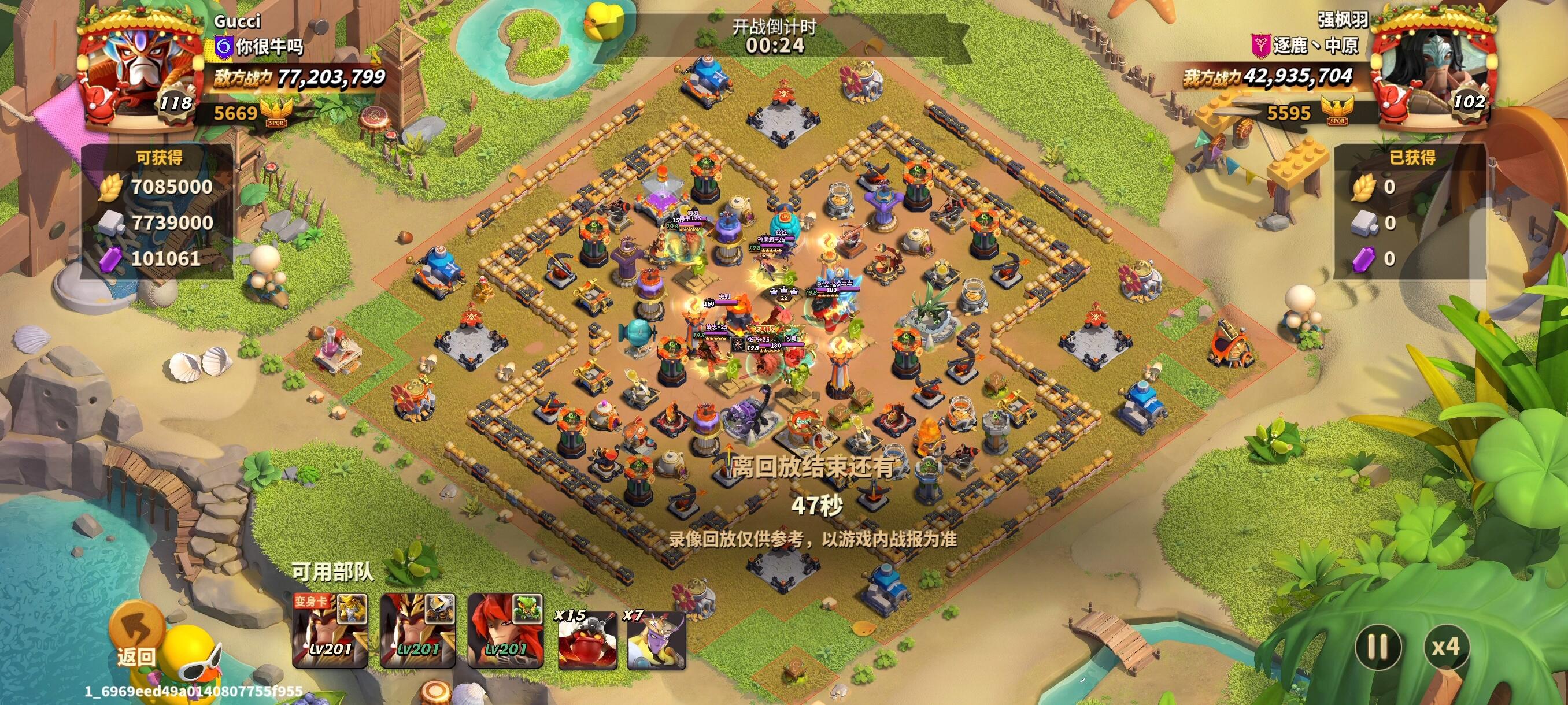Viewport: 1568px width, 705px height.
Task: Select the hero card labeled 变身卡
Action: (331, 631)
